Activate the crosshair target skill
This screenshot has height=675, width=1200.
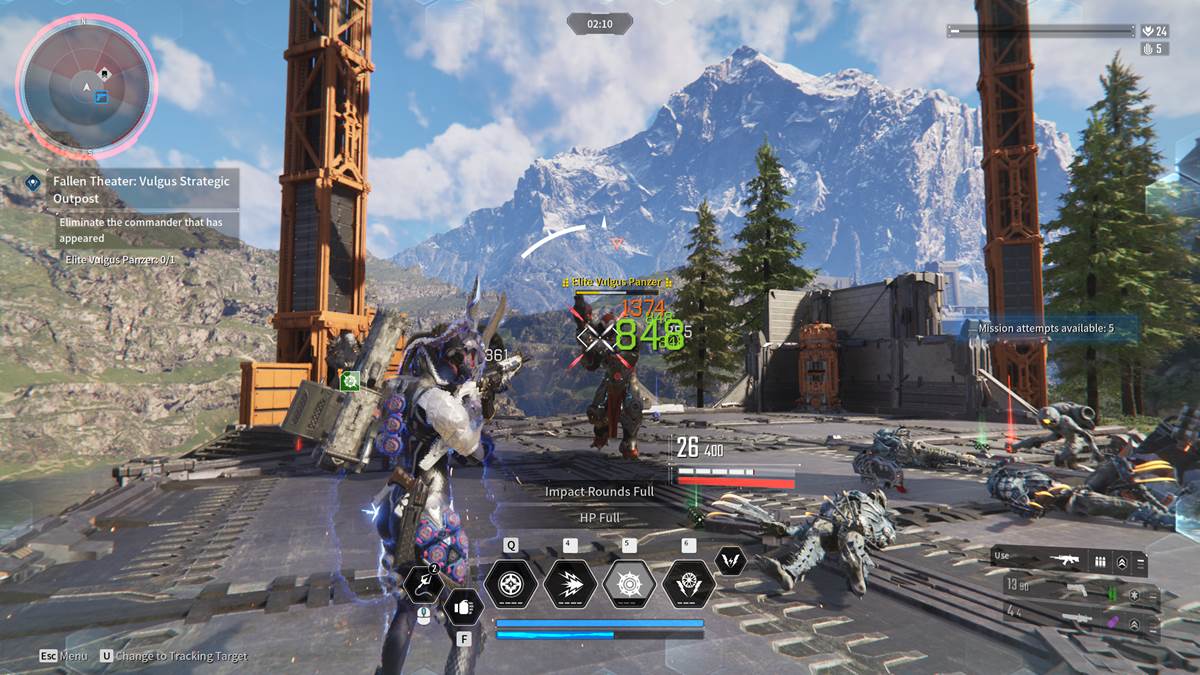(x=511, y=584)
